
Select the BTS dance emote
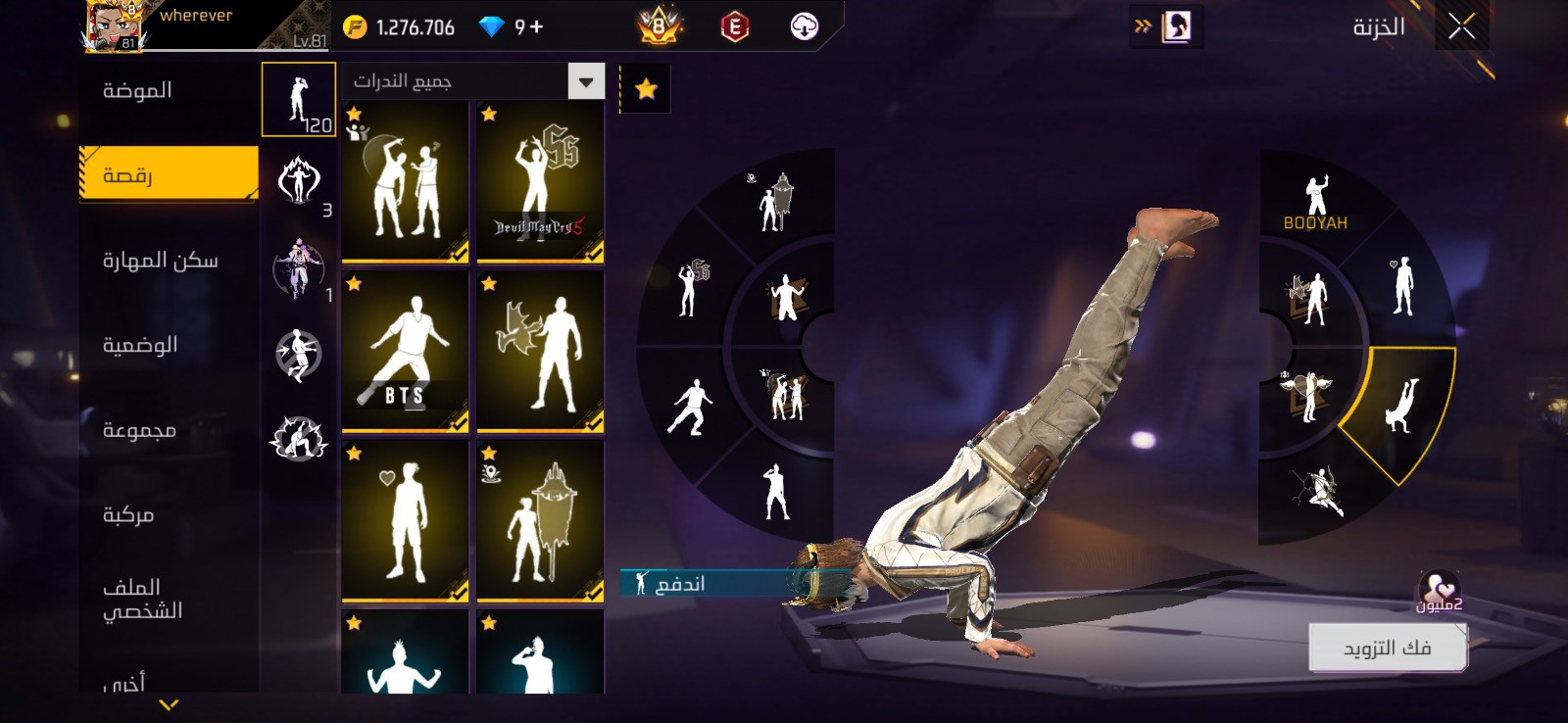[x=405, y=351]
